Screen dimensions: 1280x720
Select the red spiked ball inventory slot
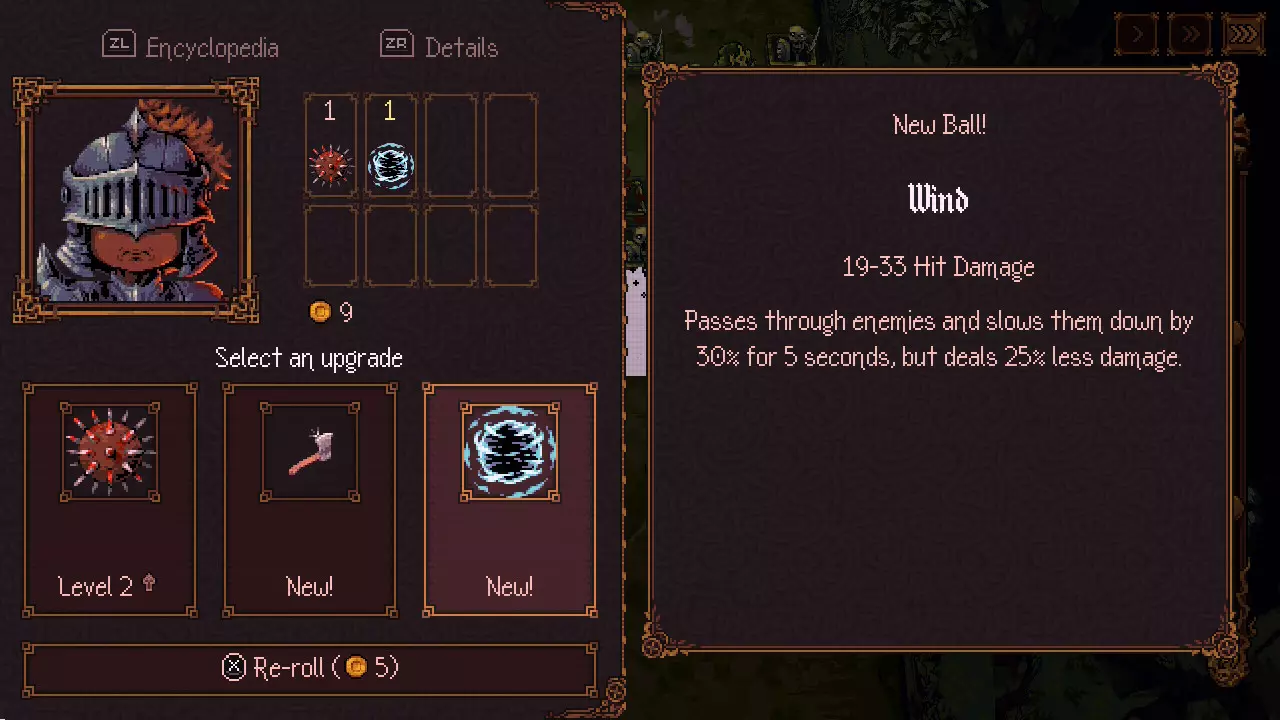(330, 146)
